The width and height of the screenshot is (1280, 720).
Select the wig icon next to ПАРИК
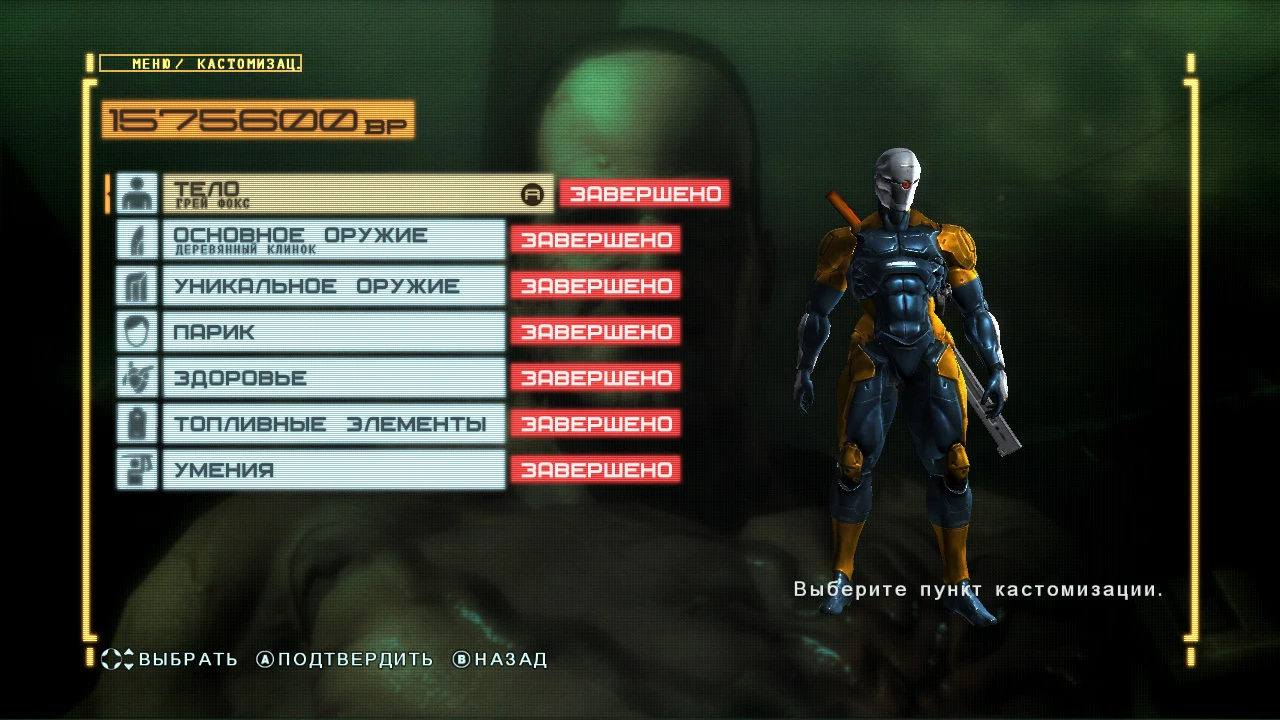tap(138, 332)
